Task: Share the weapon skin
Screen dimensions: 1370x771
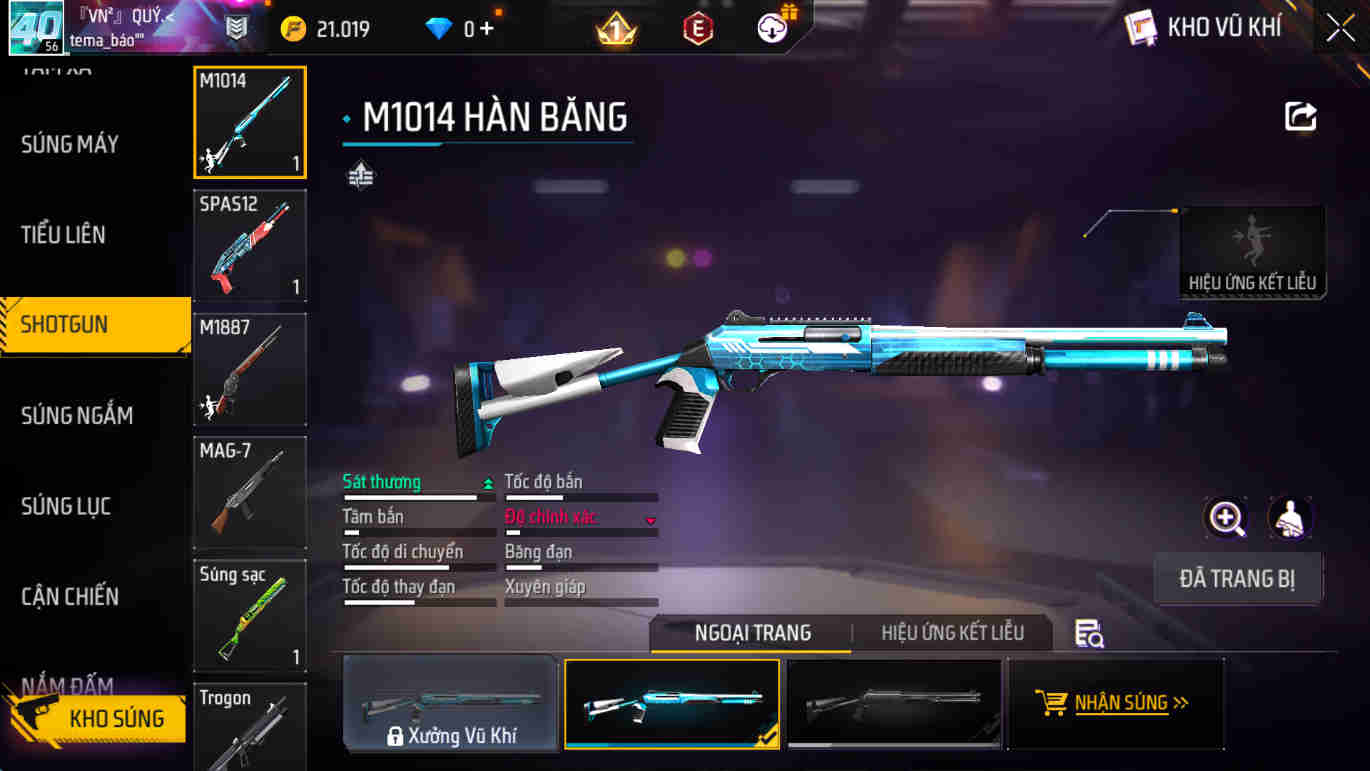Action: [1300, 117]
